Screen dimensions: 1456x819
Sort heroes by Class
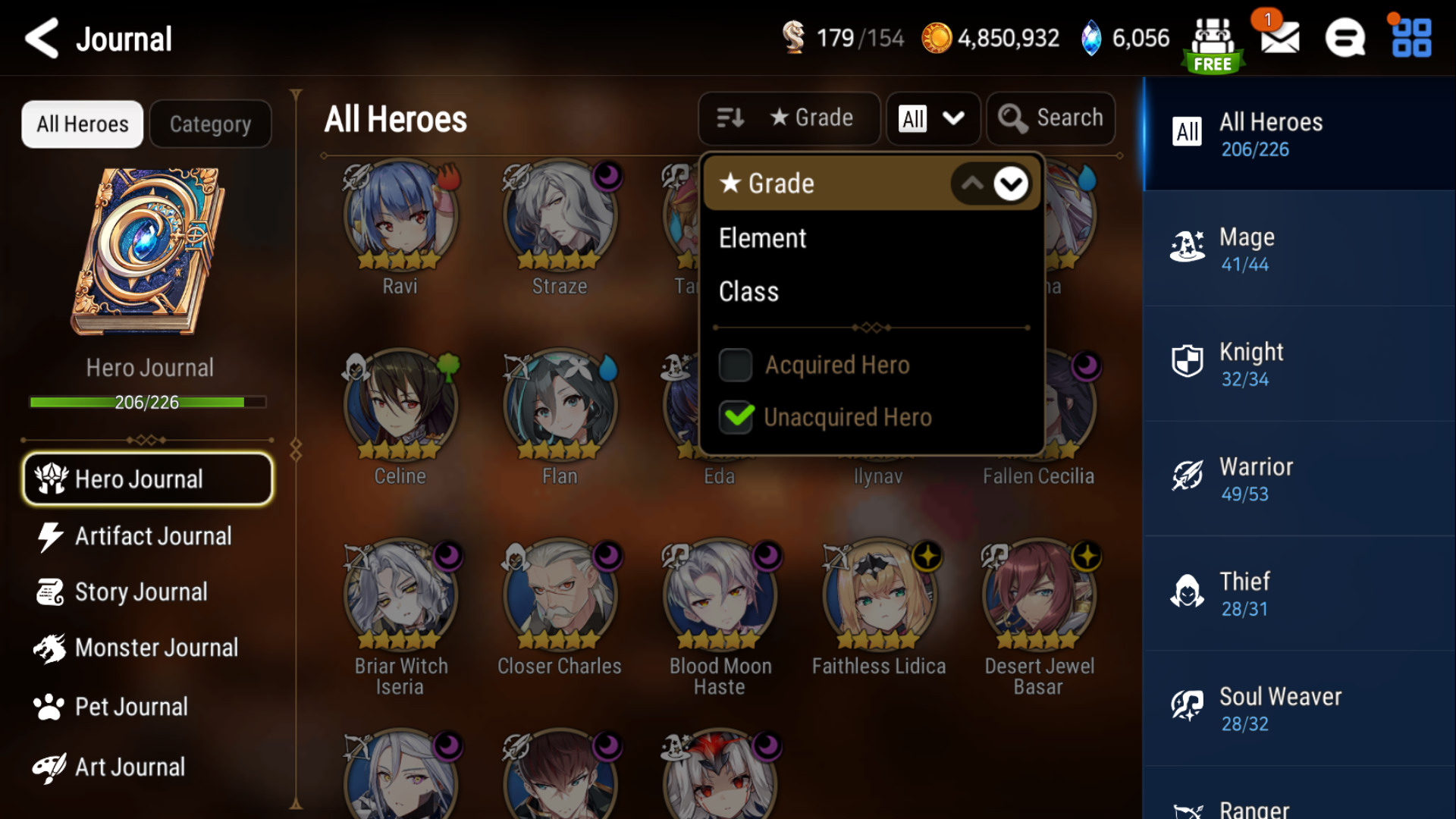749,292
